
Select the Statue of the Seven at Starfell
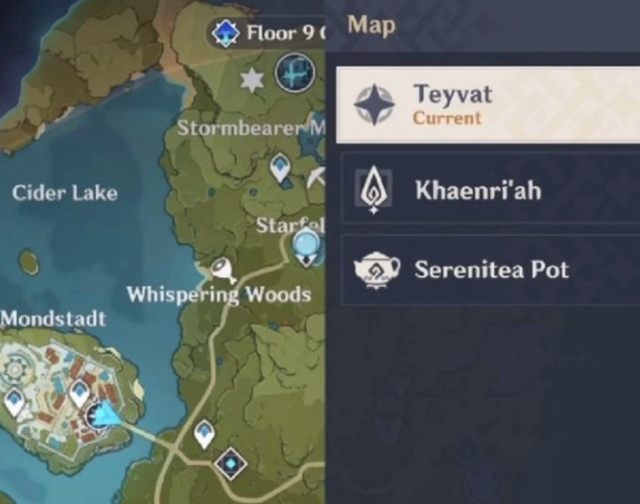(307, 244)
